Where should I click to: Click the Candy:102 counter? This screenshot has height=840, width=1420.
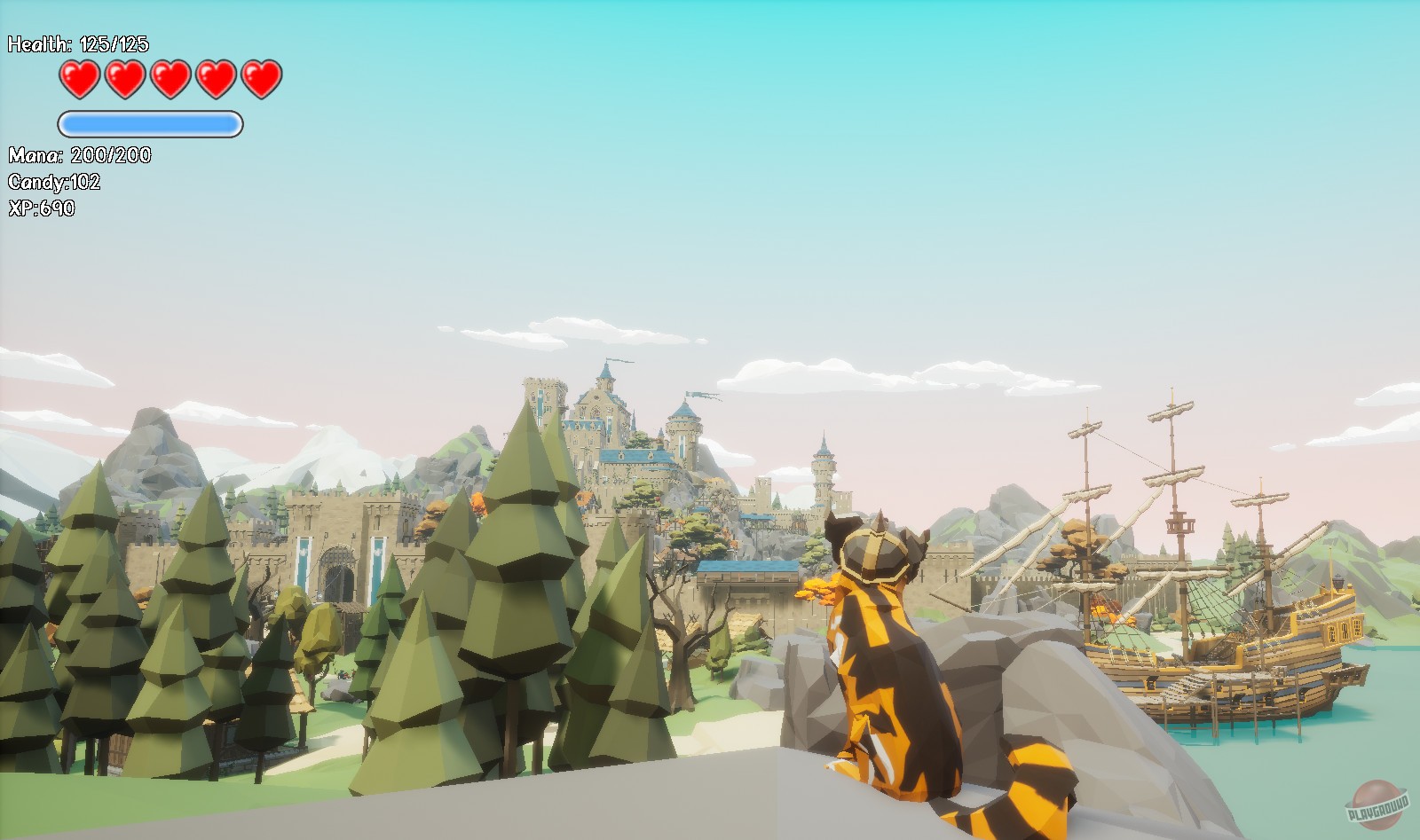coord(53,184)
